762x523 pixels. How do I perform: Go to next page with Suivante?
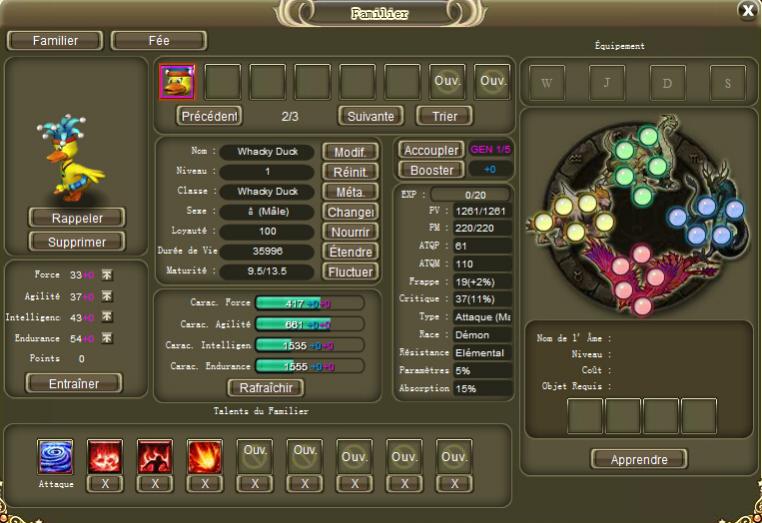tap(370, 116)
